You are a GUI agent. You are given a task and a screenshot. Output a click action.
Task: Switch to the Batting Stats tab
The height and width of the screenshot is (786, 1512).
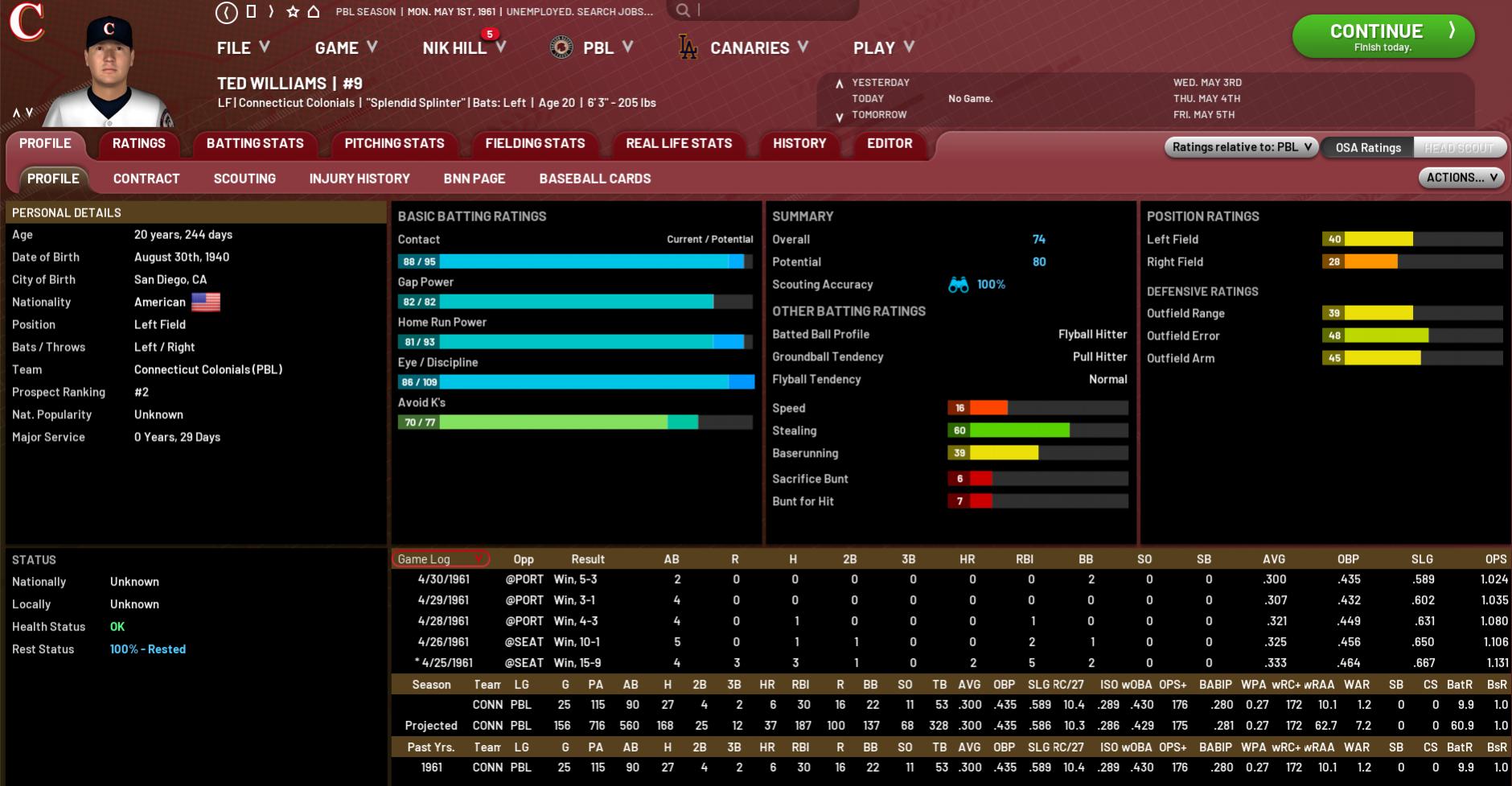coord(255,143)
